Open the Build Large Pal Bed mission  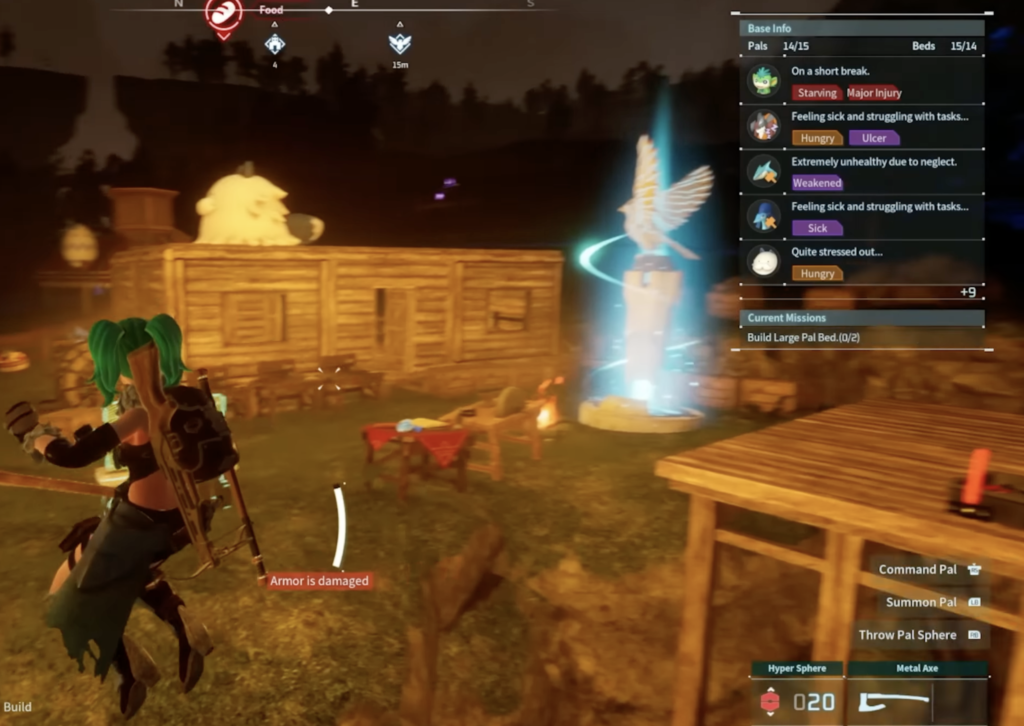click(x=803, y=337)
